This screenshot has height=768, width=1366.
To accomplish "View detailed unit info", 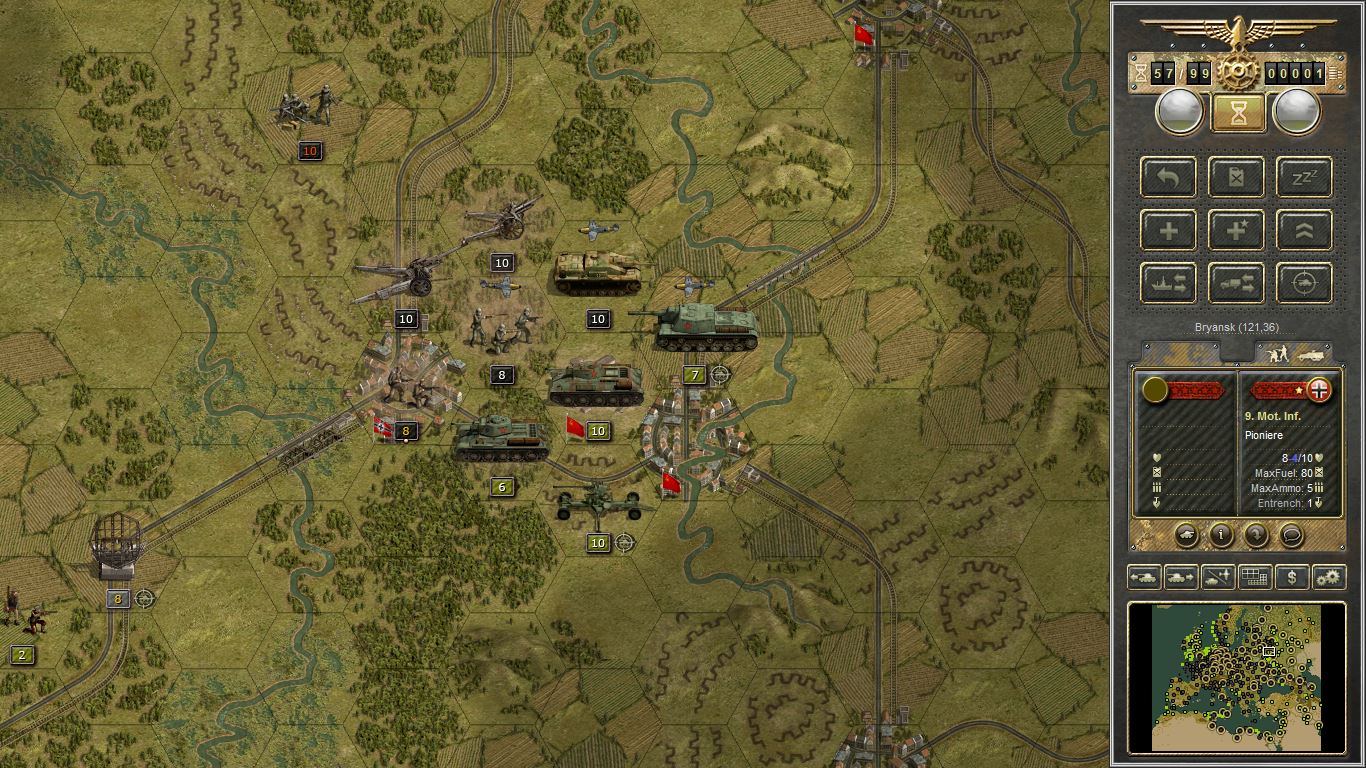I will coord(1221,536).
